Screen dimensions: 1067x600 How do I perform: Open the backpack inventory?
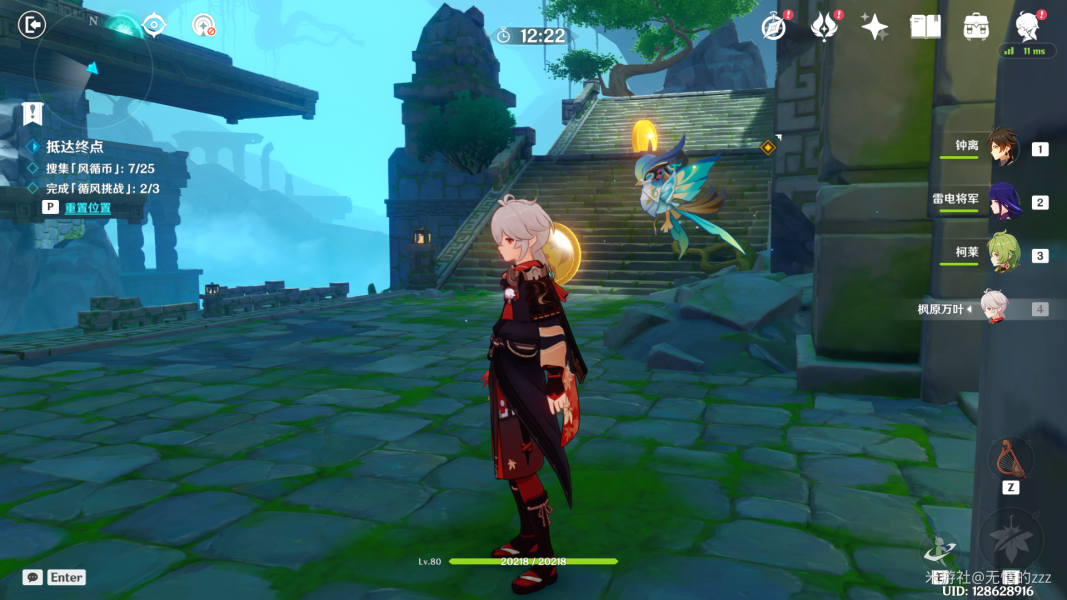point(976,27)
